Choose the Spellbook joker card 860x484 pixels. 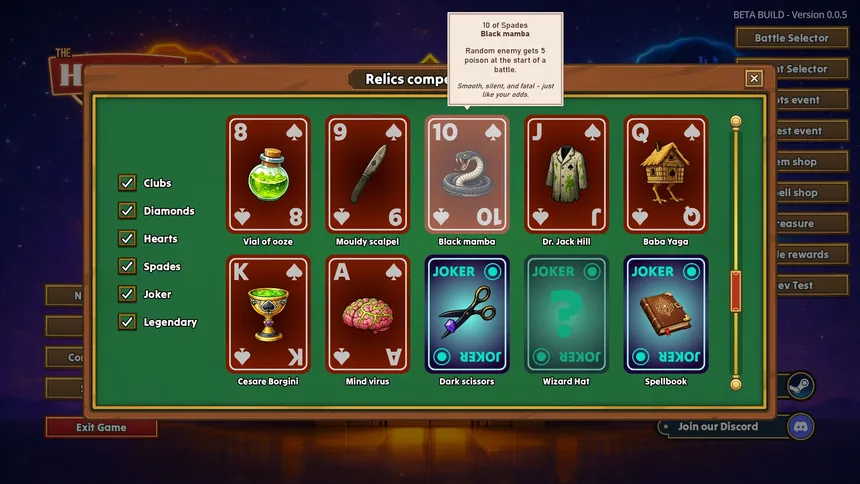pos(666,314)
